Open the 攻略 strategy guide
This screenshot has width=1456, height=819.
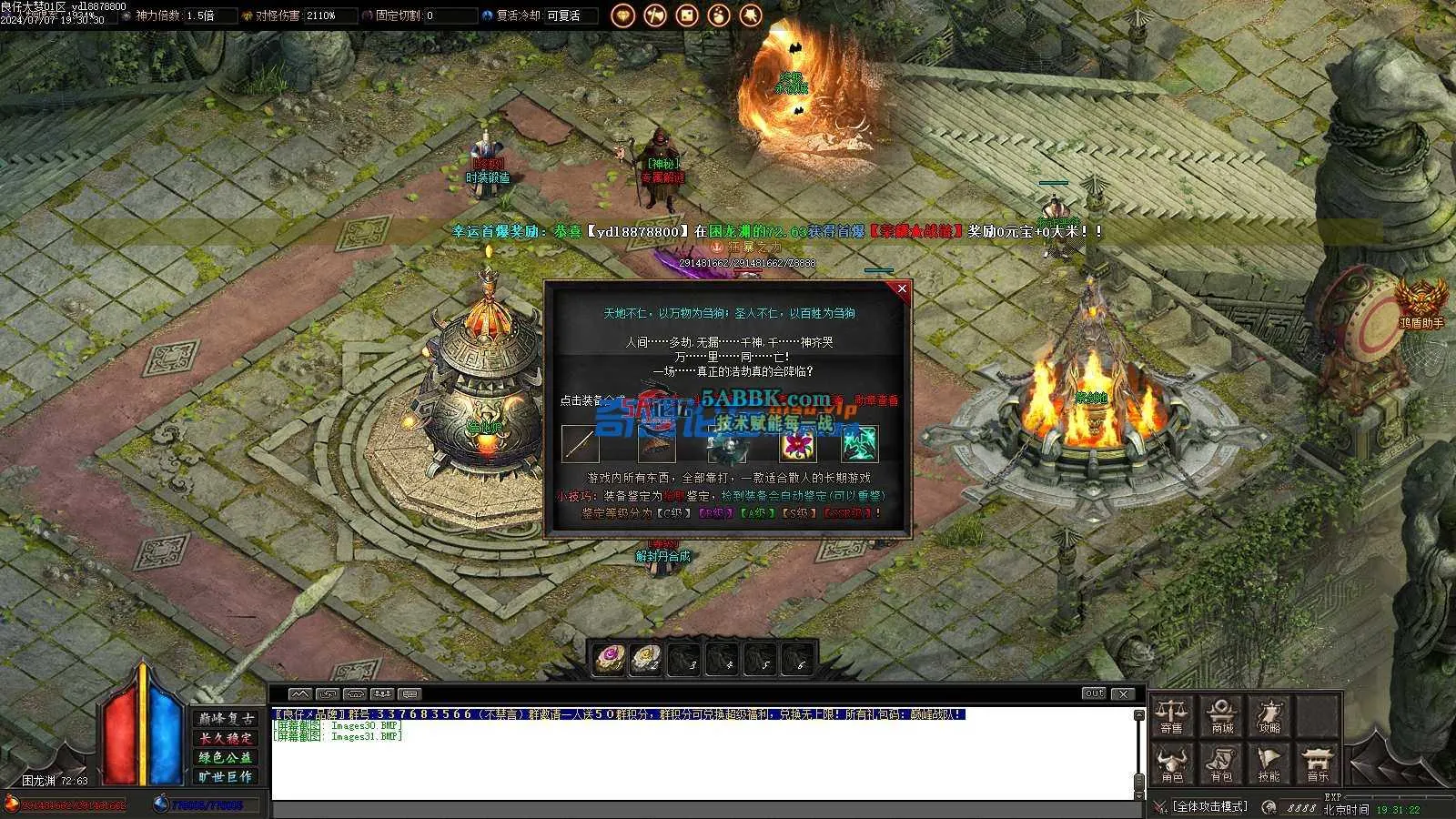point(1269,716)
